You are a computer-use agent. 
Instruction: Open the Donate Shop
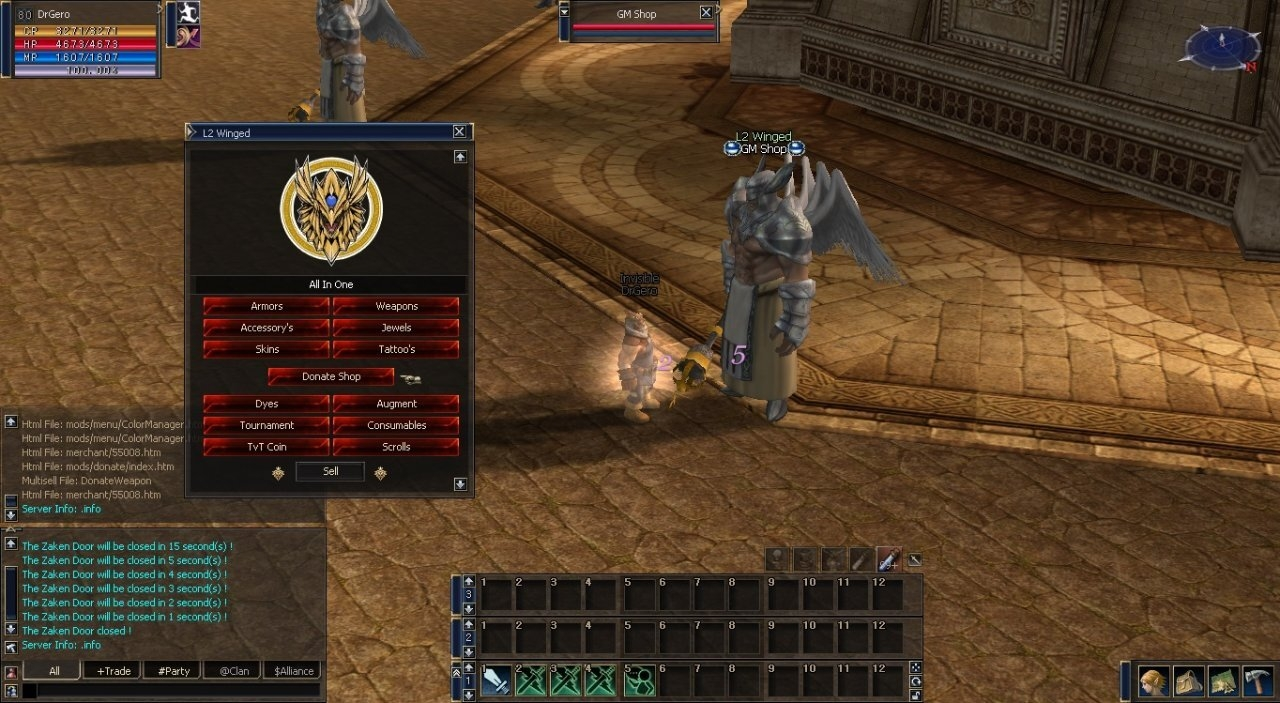tap(331, 377)
